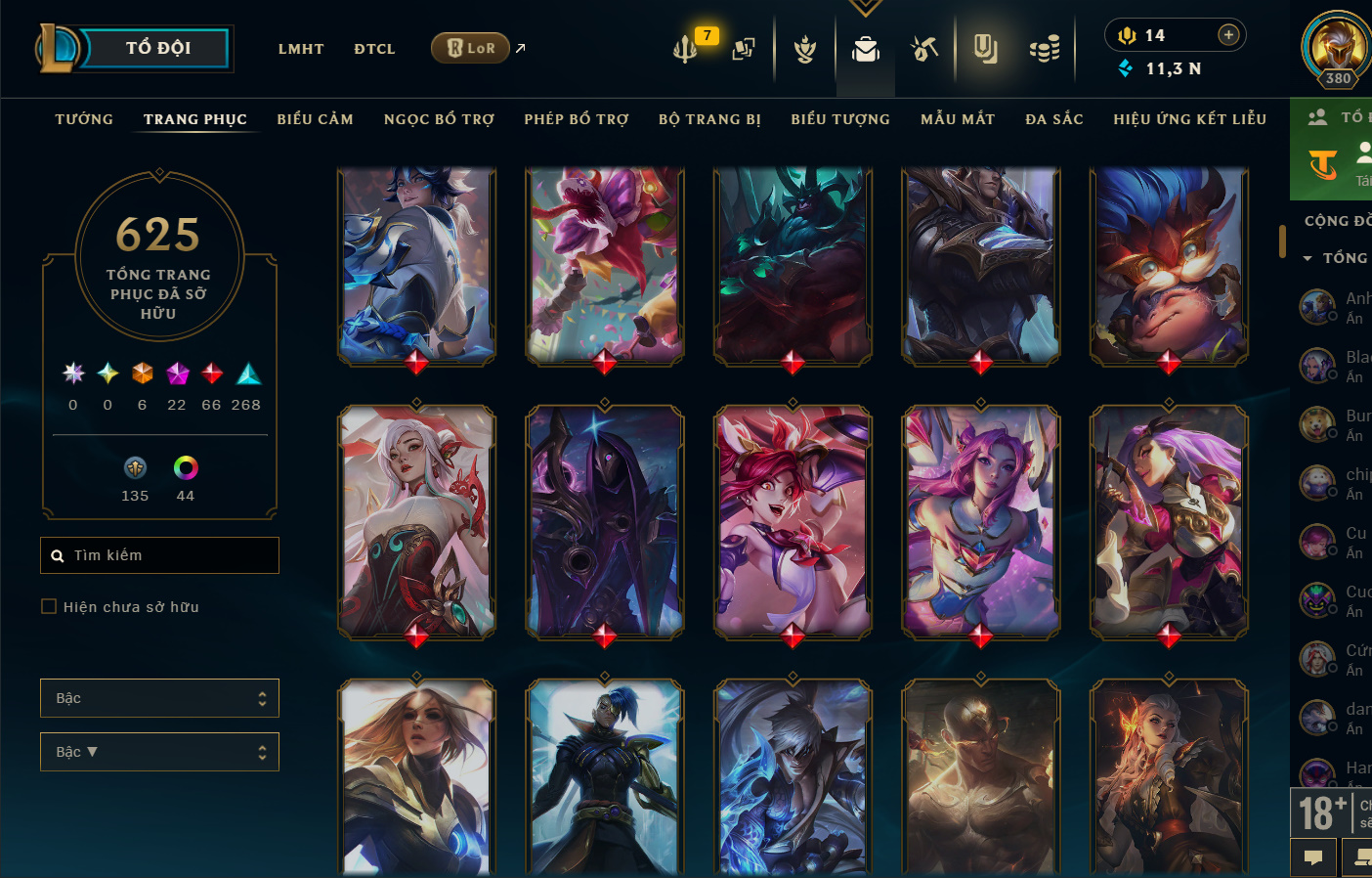Screen dimensions: 1372x878
Task: Open the loot chest icon with coins
Action: [x=1045, y=48]
